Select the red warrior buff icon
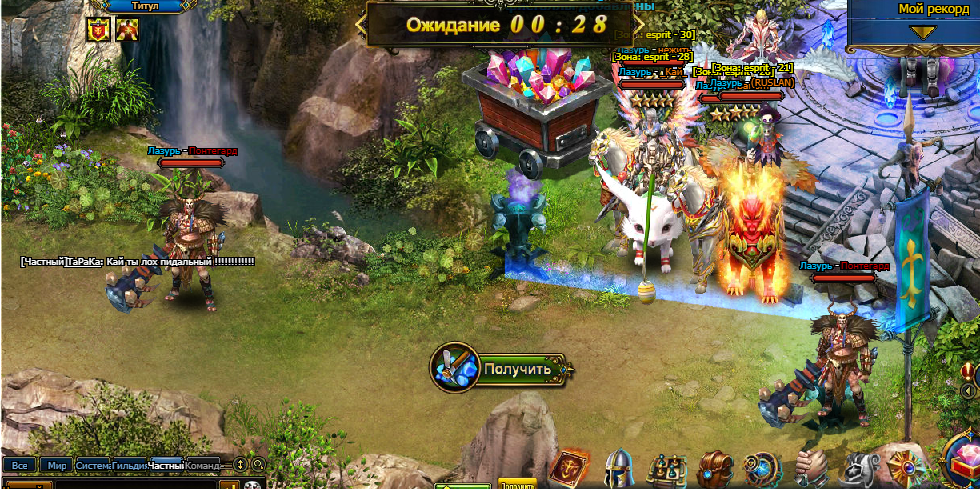980x489 pixels. coord(127,29)
